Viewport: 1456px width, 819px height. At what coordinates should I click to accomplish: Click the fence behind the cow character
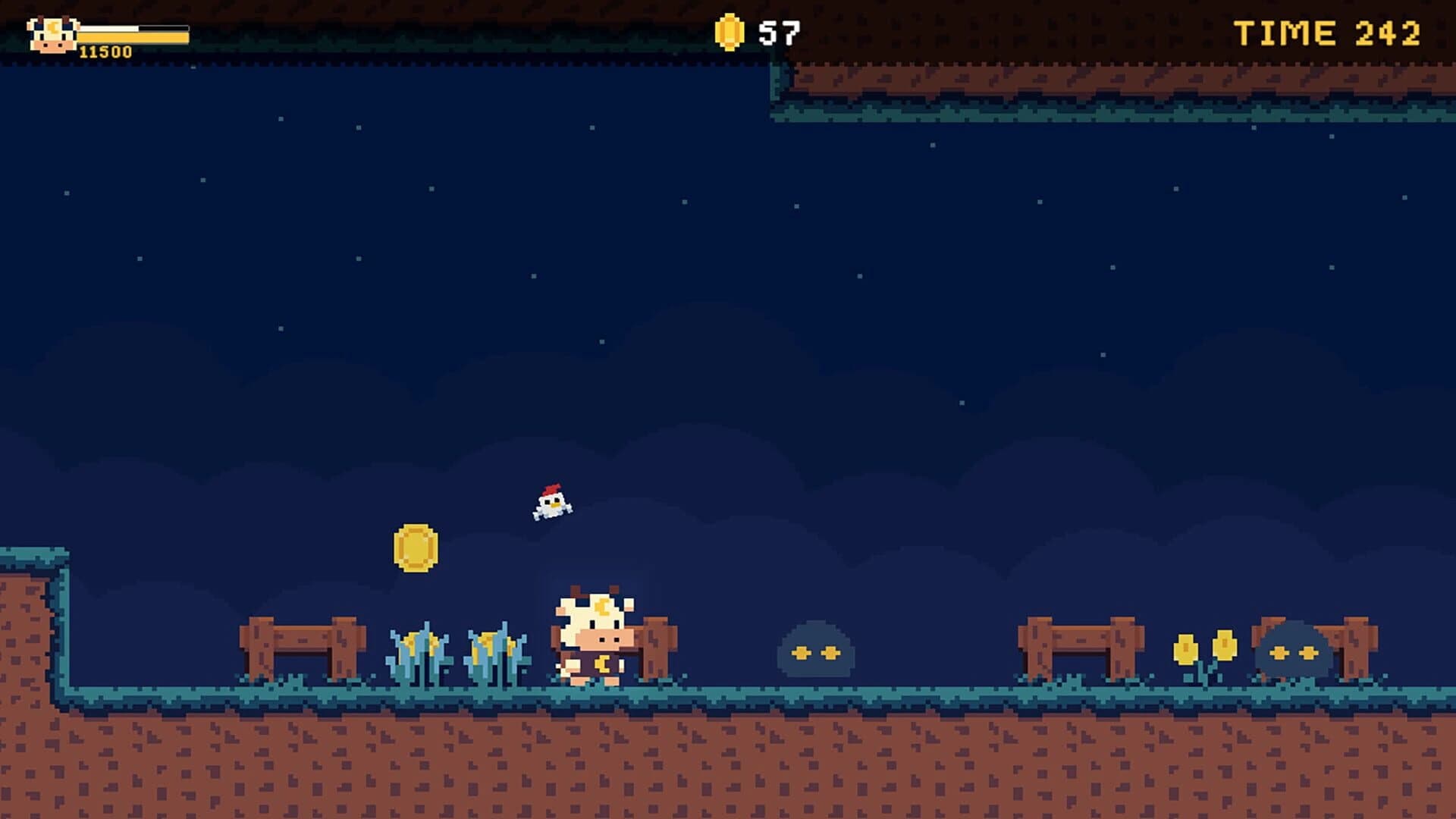point(654,645)
